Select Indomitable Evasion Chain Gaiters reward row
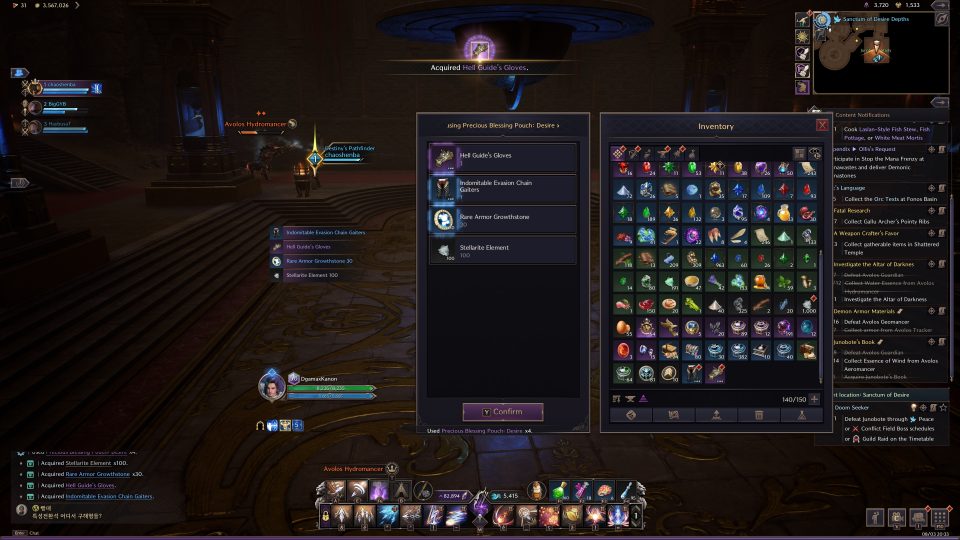Image resolution: width=960 pixels, height=540 pixels. tap(503, 189)
